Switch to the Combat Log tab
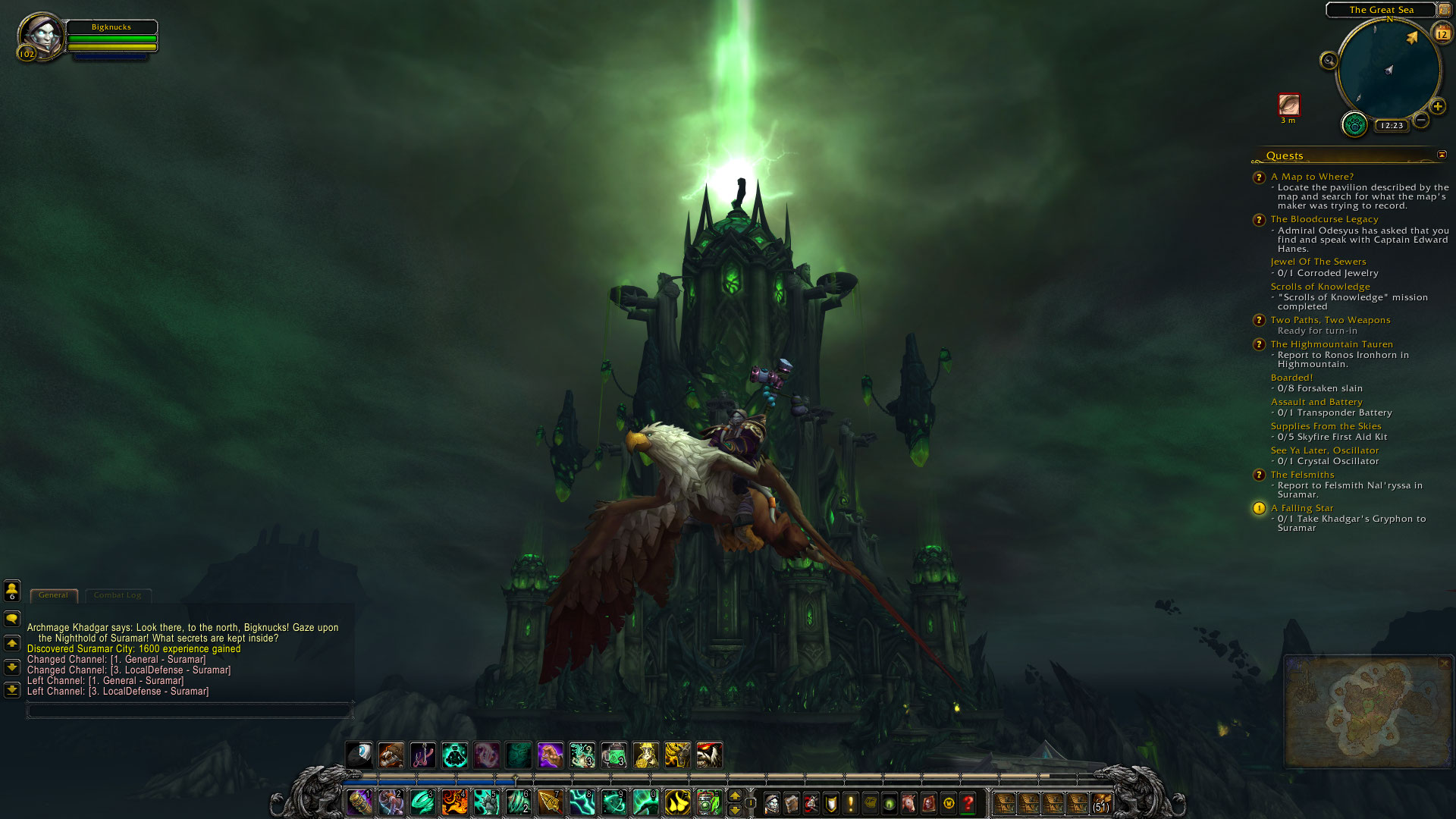Viewport: 1456px width, 819px height. (x=118, y=595)
